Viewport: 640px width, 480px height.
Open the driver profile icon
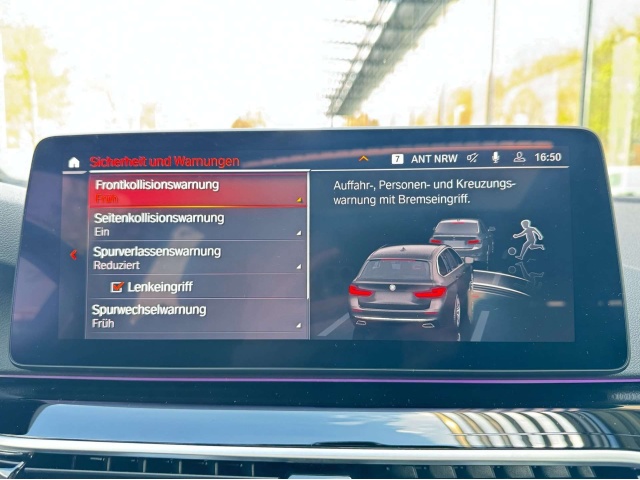pos(519,158)
